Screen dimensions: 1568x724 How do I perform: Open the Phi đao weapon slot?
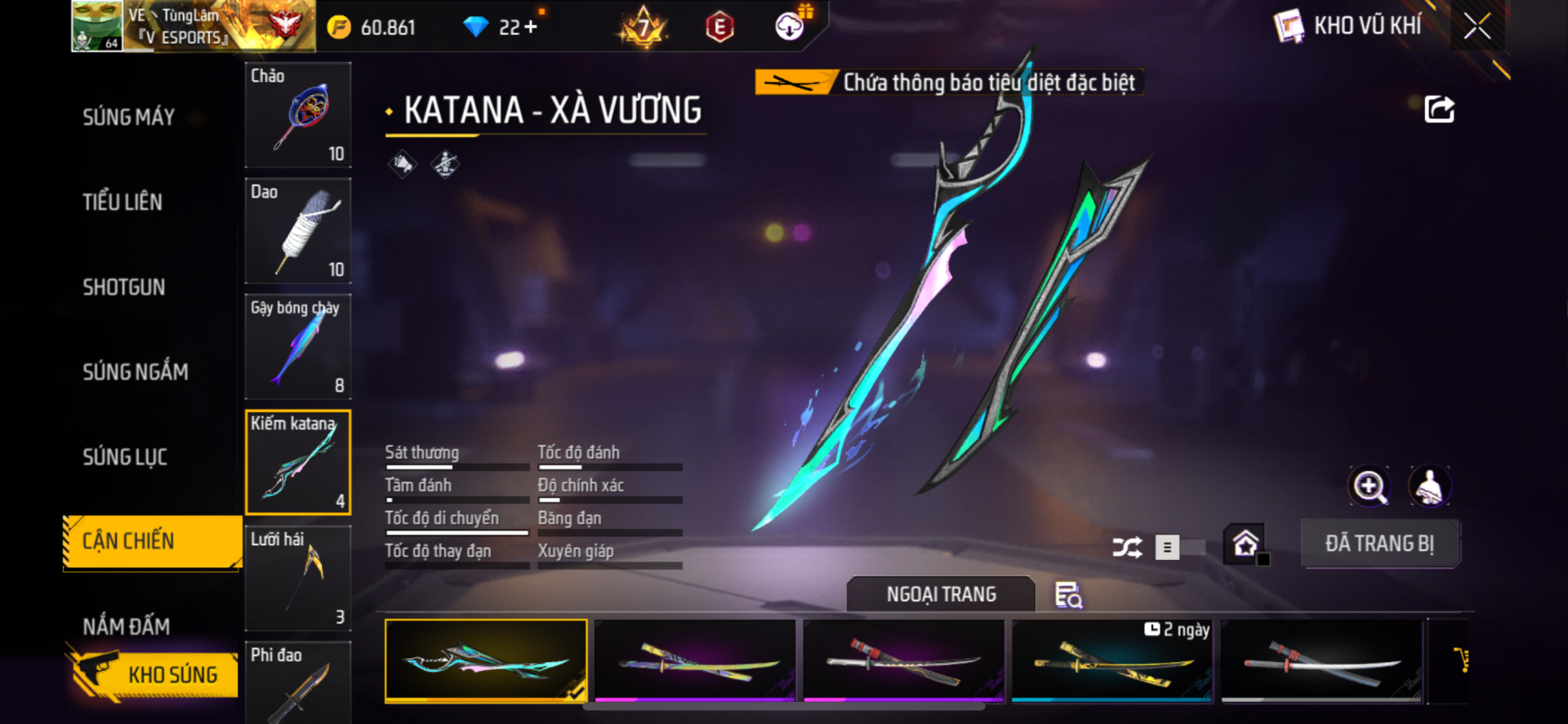(298, 682)
